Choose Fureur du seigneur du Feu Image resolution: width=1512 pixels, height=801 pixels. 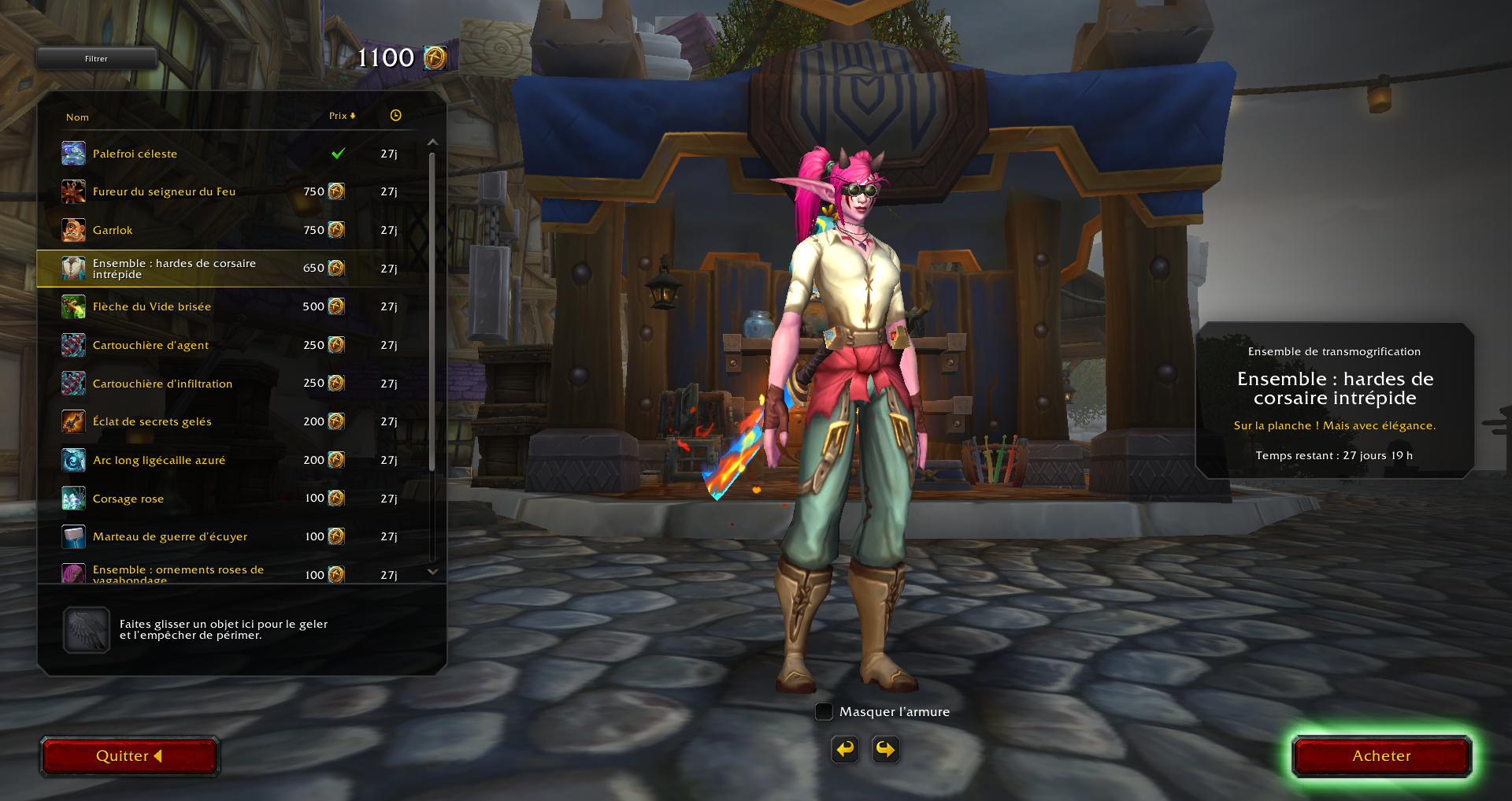click(x=164, y=191)
